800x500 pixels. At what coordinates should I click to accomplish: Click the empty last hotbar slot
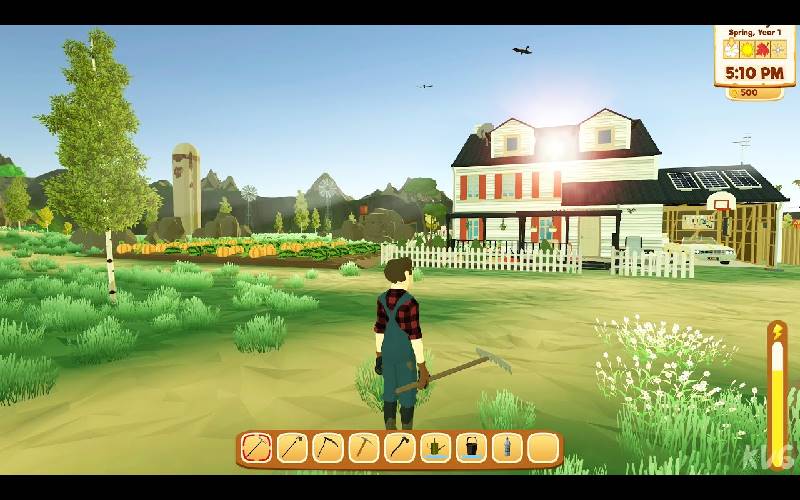click(542, 447)
